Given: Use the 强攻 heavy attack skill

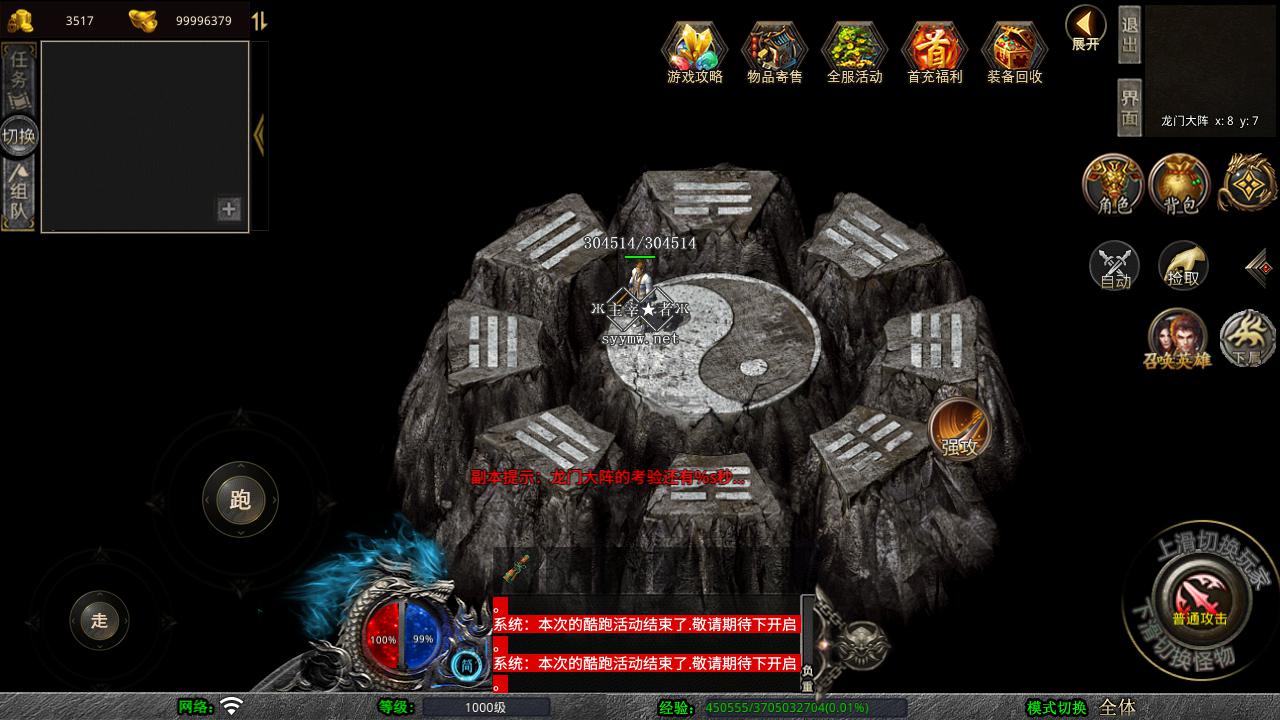Looking at the screenshot, I should click(959, 430).
